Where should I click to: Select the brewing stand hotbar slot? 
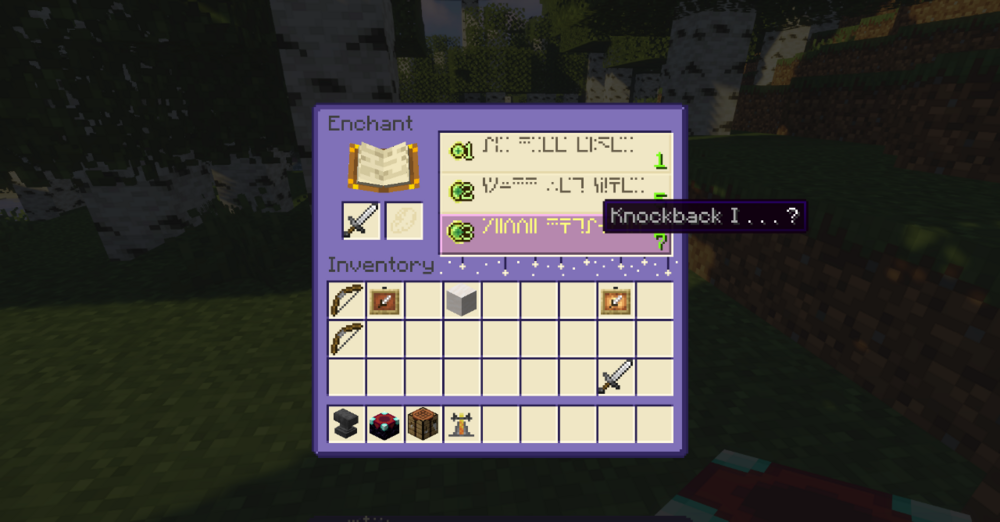pos(462,424)
